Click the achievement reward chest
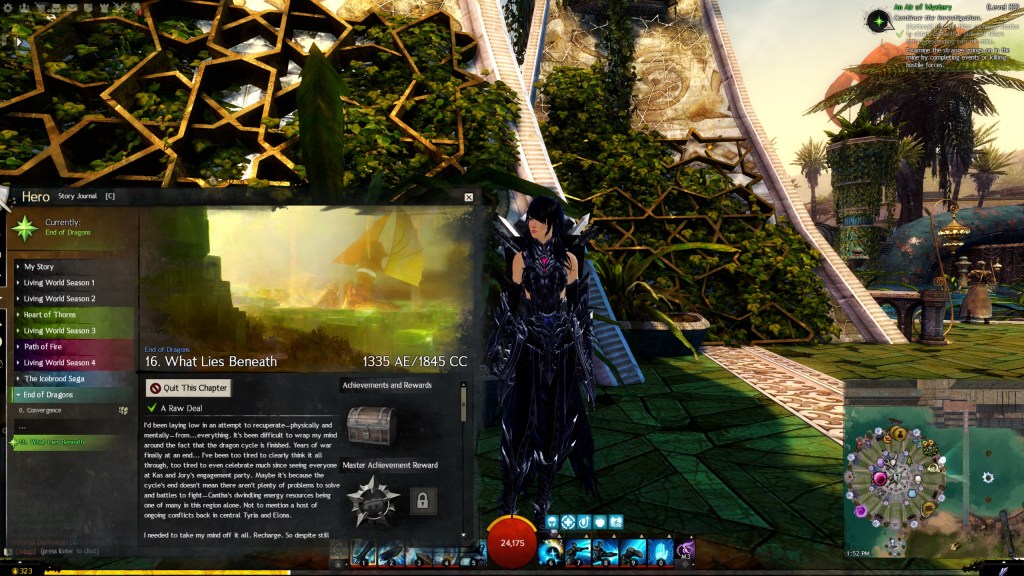The height and width of the screenshot is (576, 1024). pyautogui.click(x=371, y=424)
